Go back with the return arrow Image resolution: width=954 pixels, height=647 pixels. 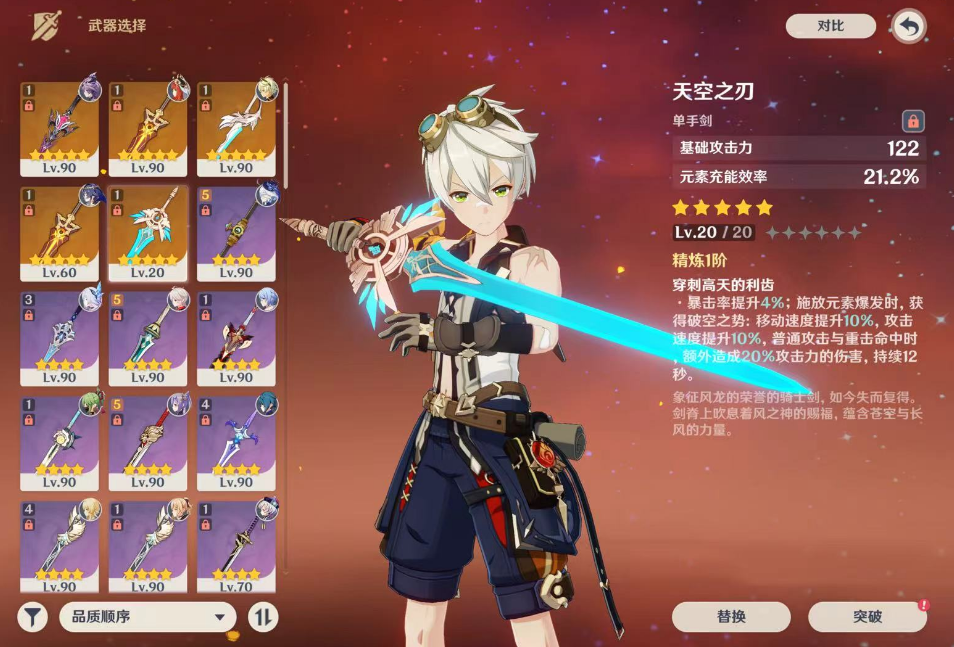click(908, 27)
